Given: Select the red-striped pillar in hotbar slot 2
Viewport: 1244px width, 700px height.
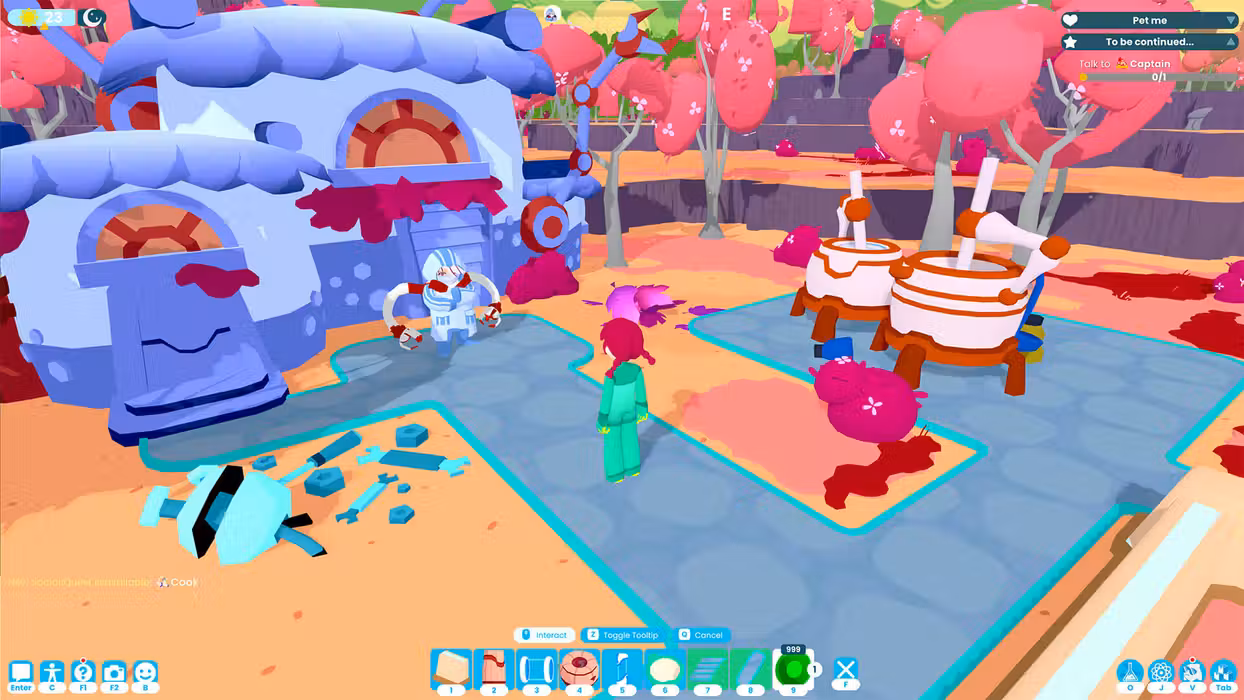Looking at the screenshot, I should [493, 669].
